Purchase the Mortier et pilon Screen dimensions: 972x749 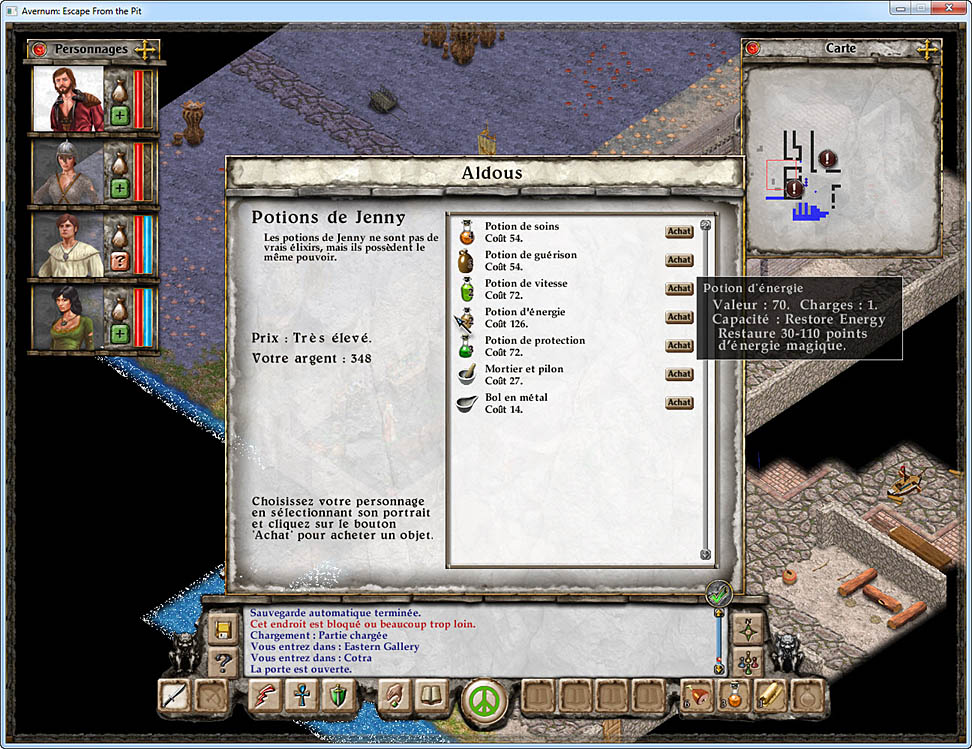tap(679, 374)
